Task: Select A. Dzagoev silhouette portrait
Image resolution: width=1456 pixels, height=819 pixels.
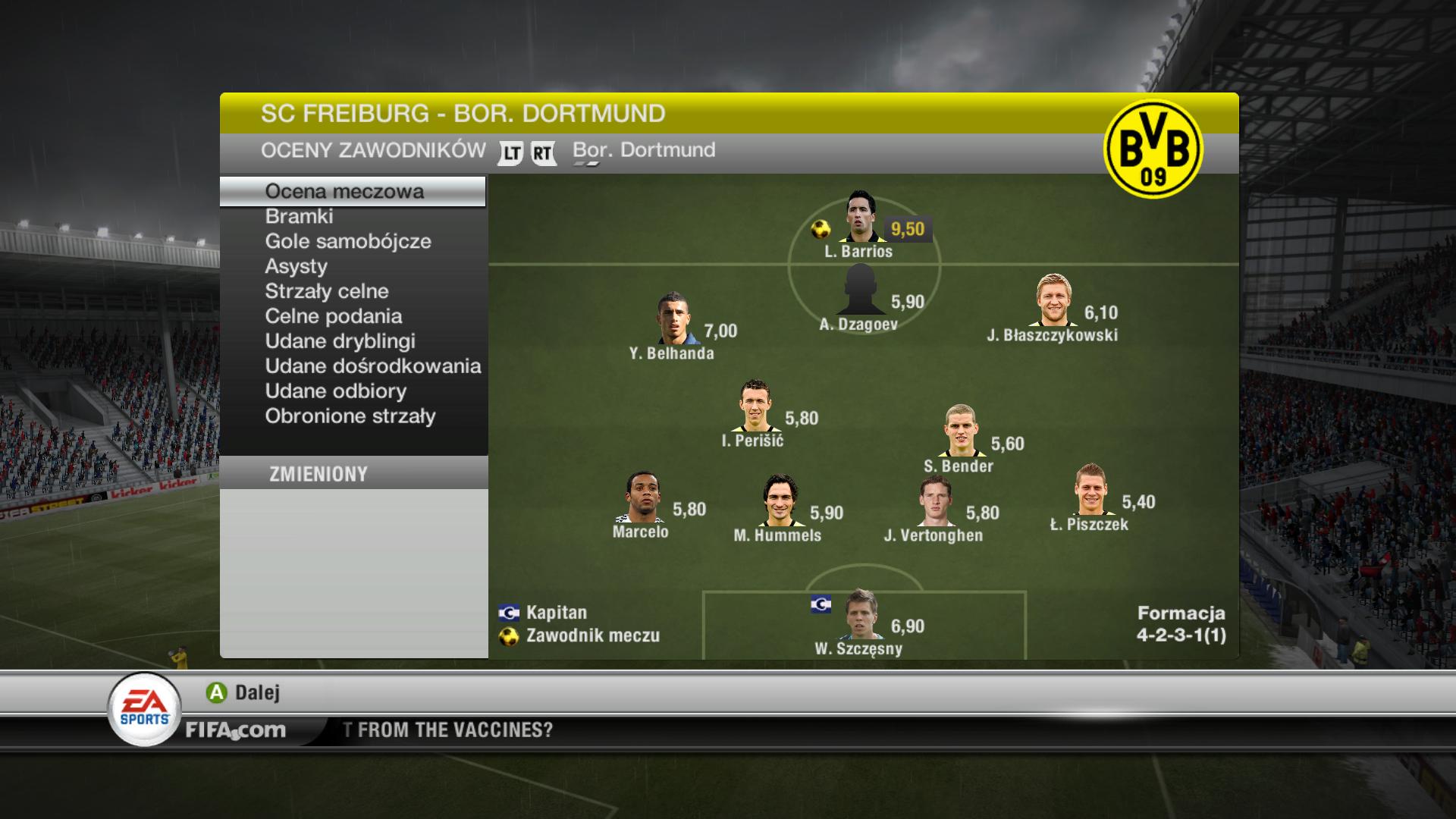Action: (x=860, y=290)
